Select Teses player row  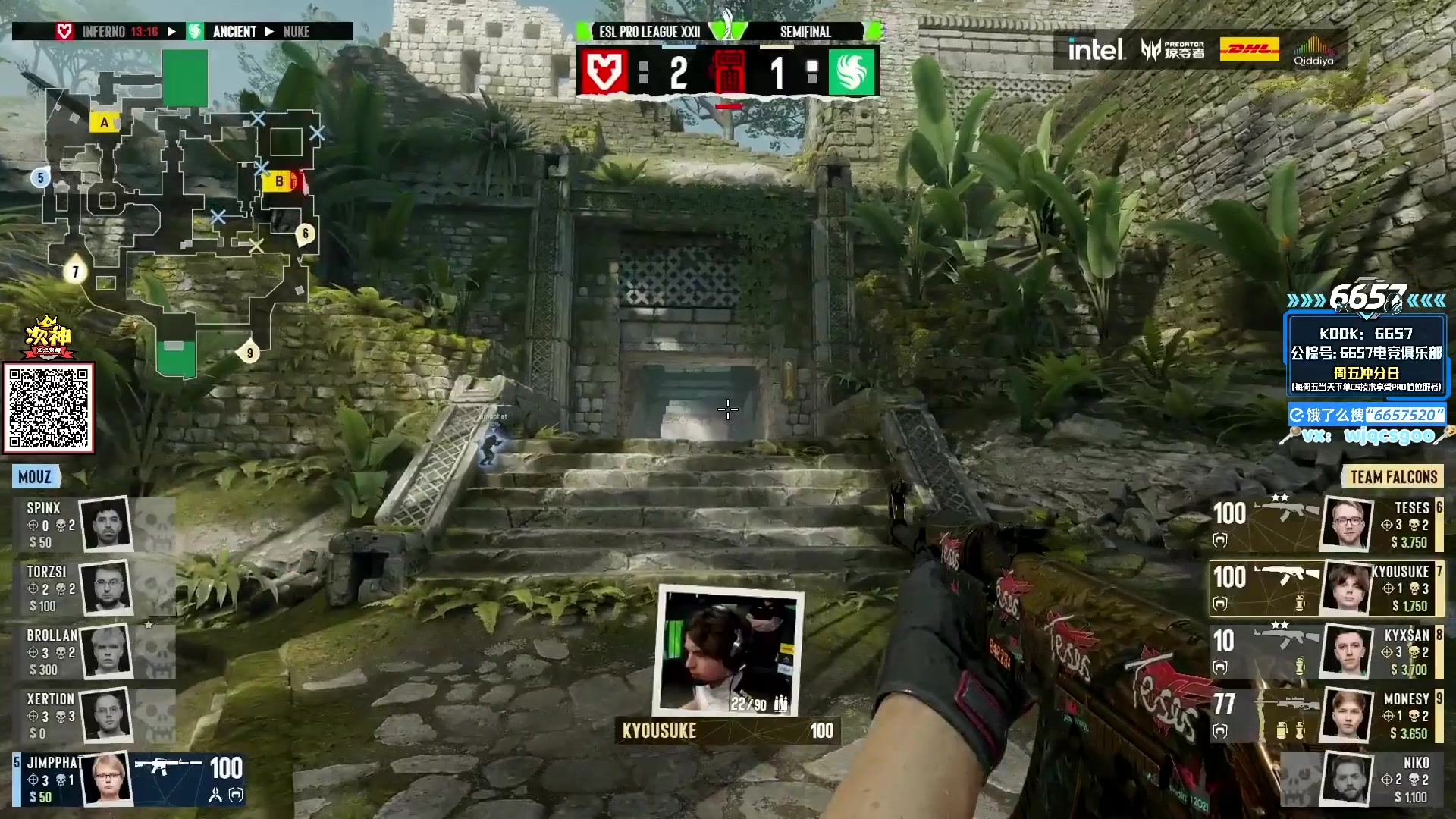tap(1327, 524)
